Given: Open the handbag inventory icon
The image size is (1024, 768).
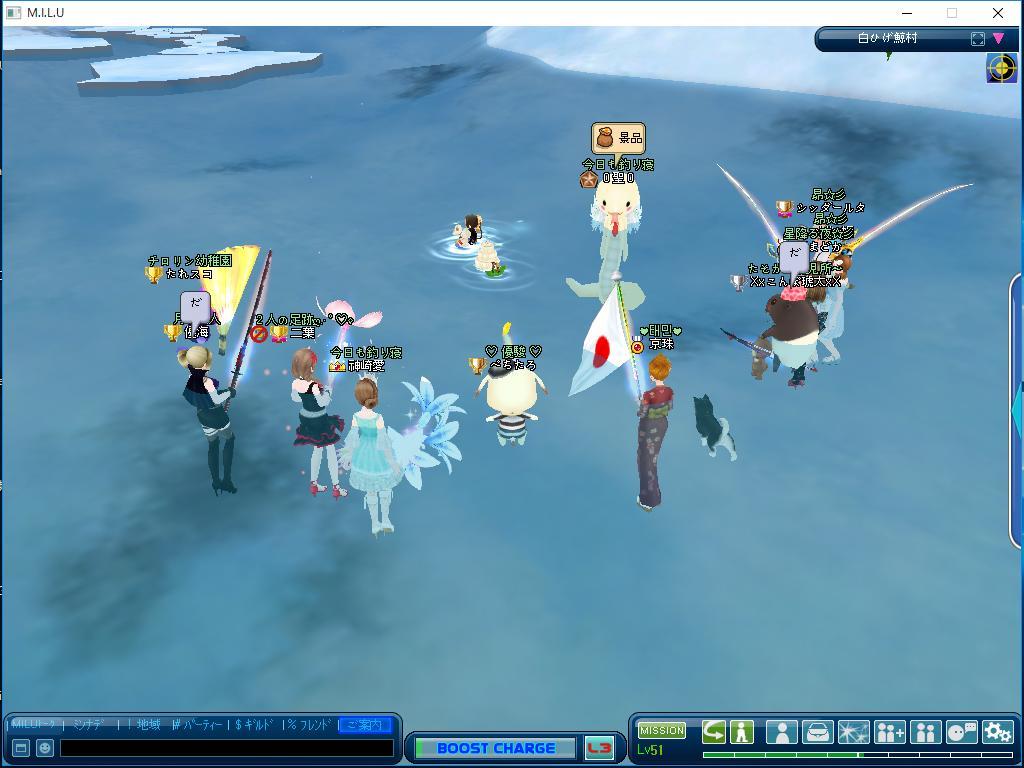Looking at the screenshot, I should (x=817, y=732).
